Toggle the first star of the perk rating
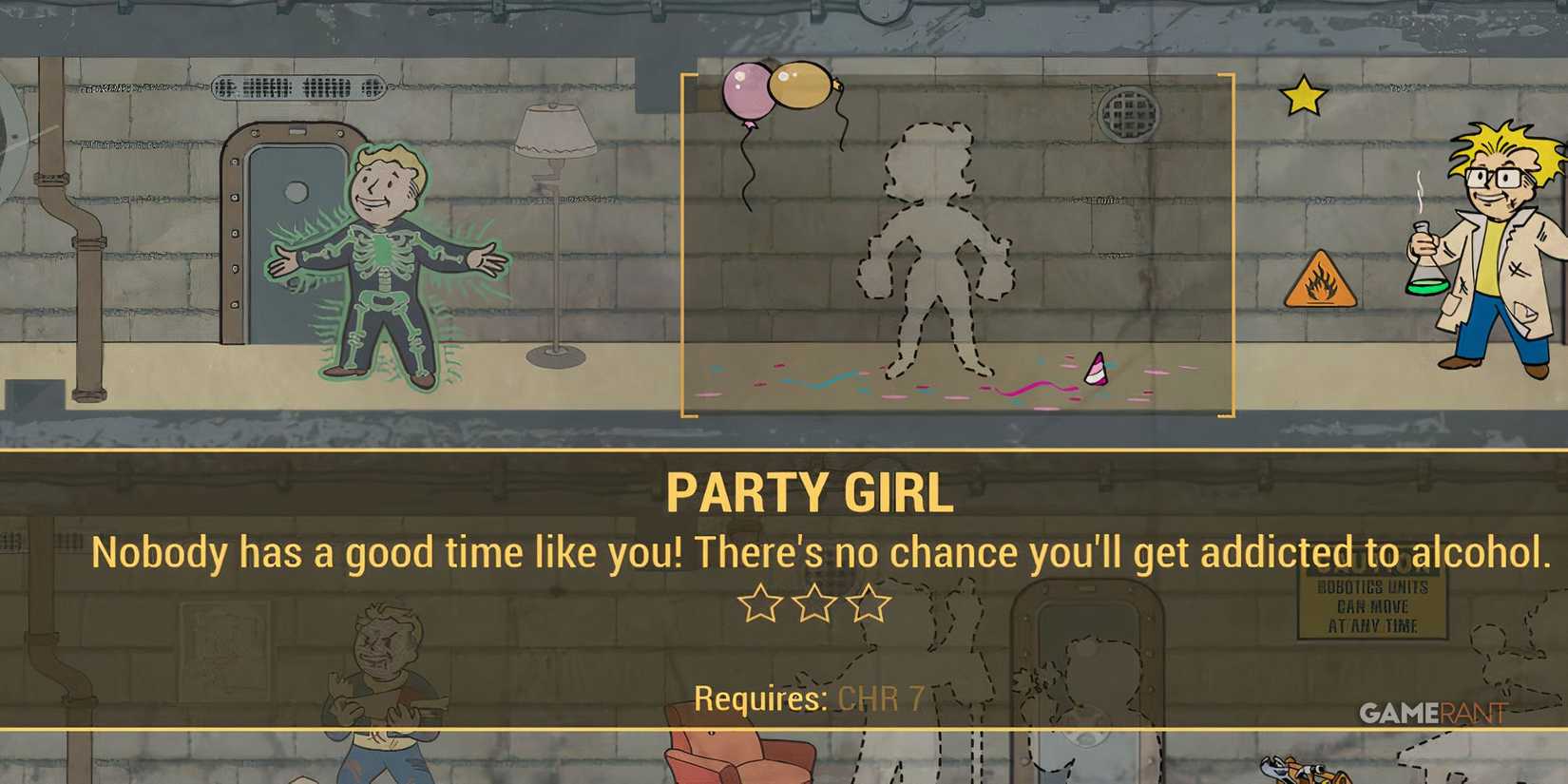 760,604
